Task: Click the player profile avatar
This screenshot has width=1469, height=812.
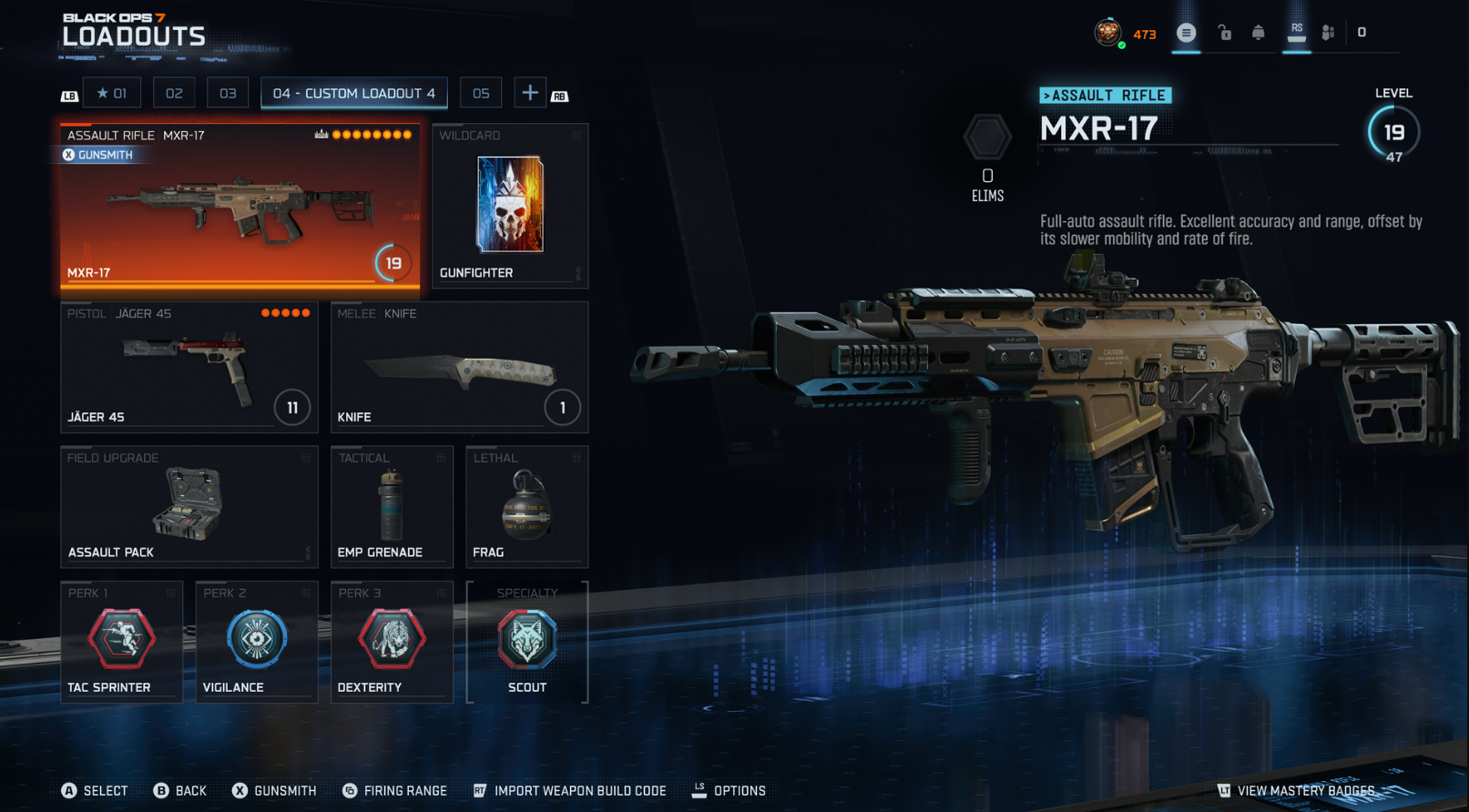Action: [1107, 33]
